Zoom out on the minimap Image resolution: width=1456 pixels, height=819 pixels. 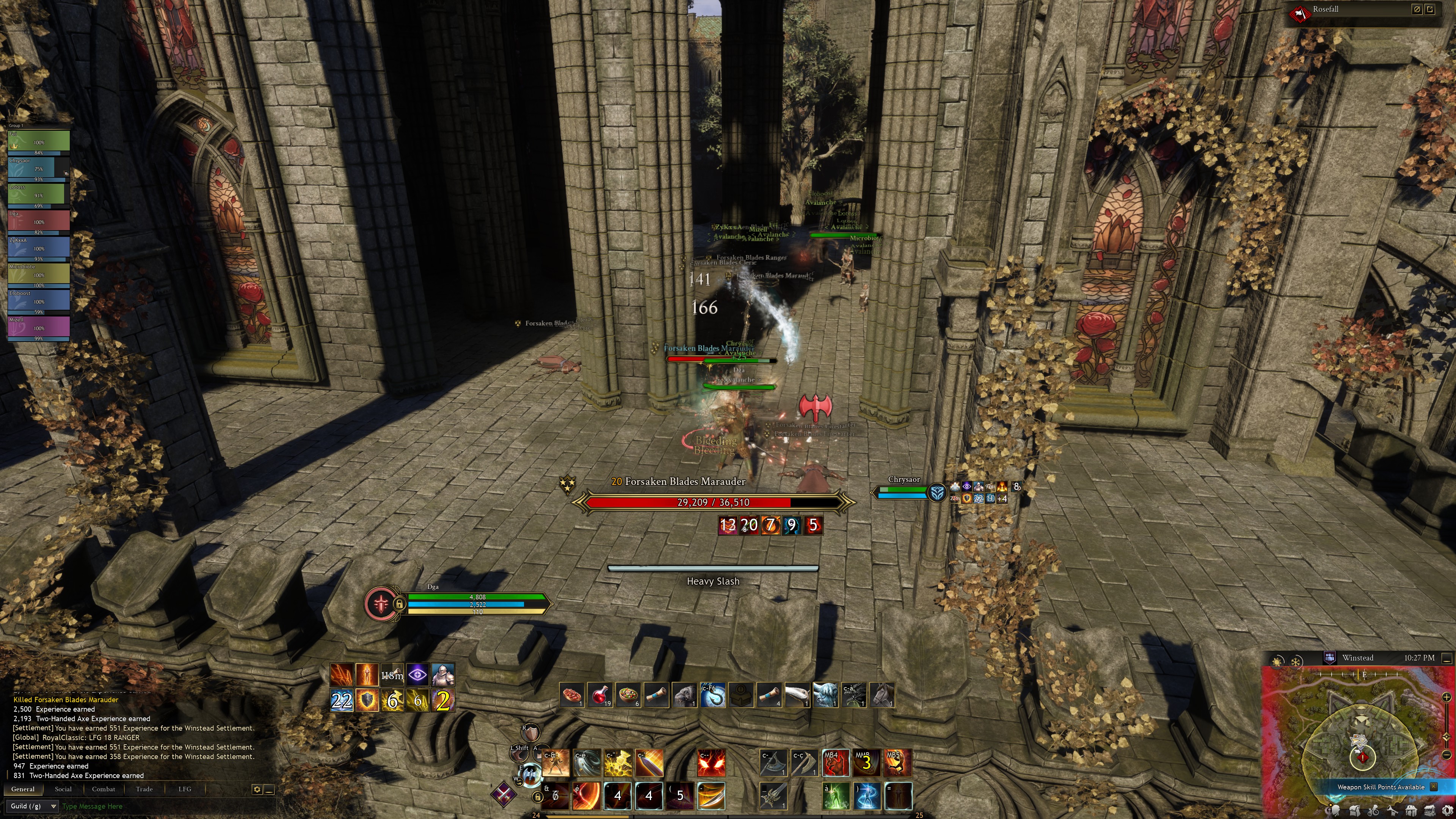1447,755
